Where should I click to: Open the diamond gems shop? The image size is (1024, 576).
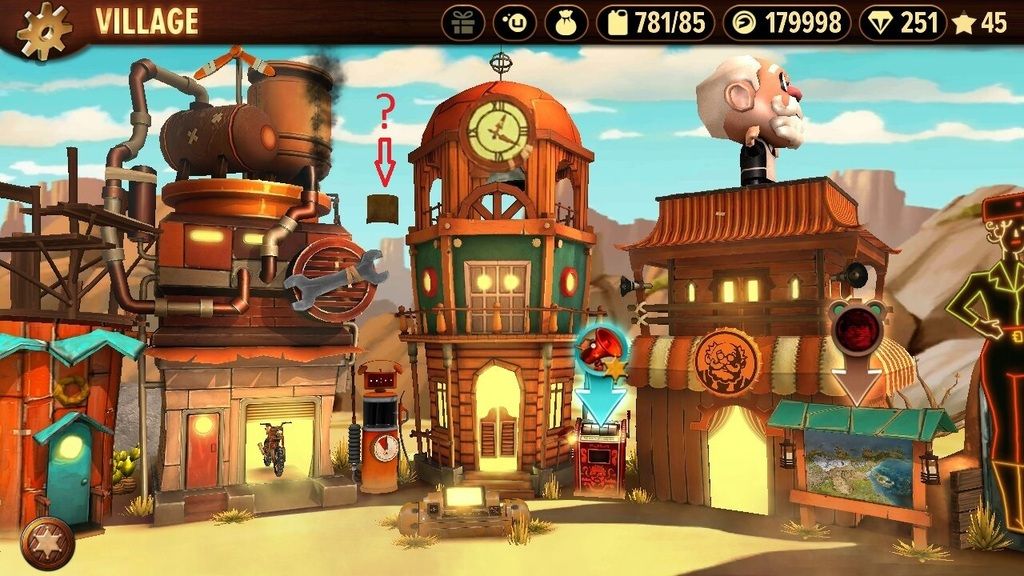tap(902, 23)
